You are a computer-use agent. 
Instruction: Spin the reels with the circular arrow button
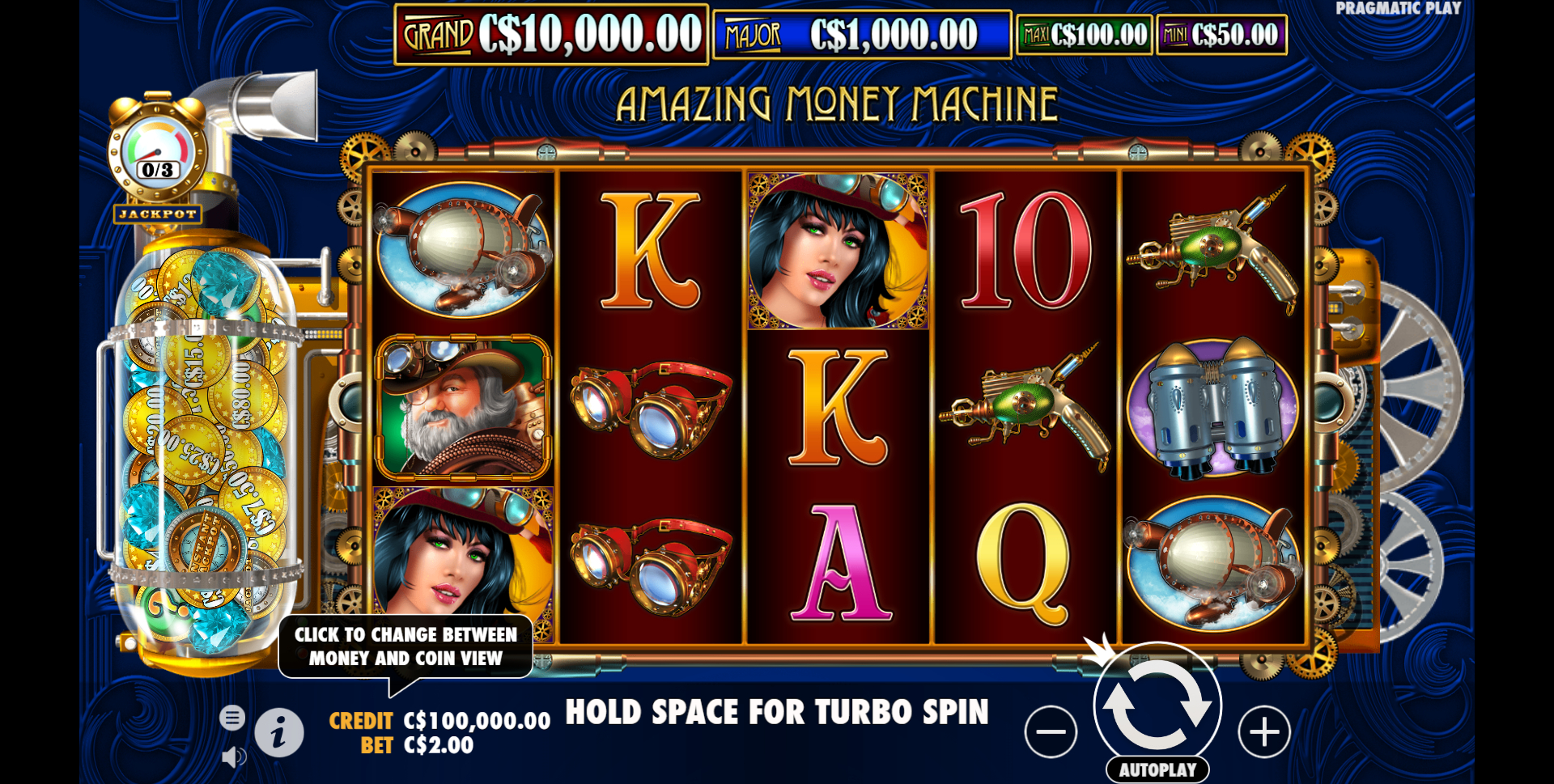pyautogui.click(x=1157, y=703)
